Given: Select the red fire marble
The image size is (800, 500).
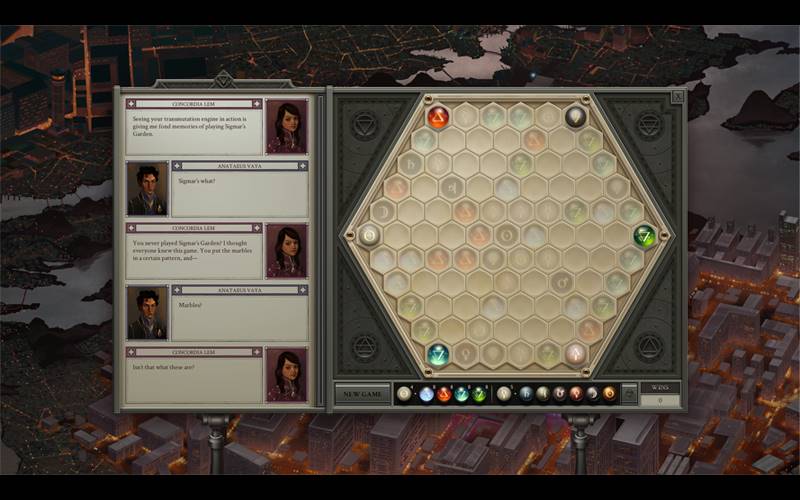Looking at the screenshot, I should pos(438,118).
